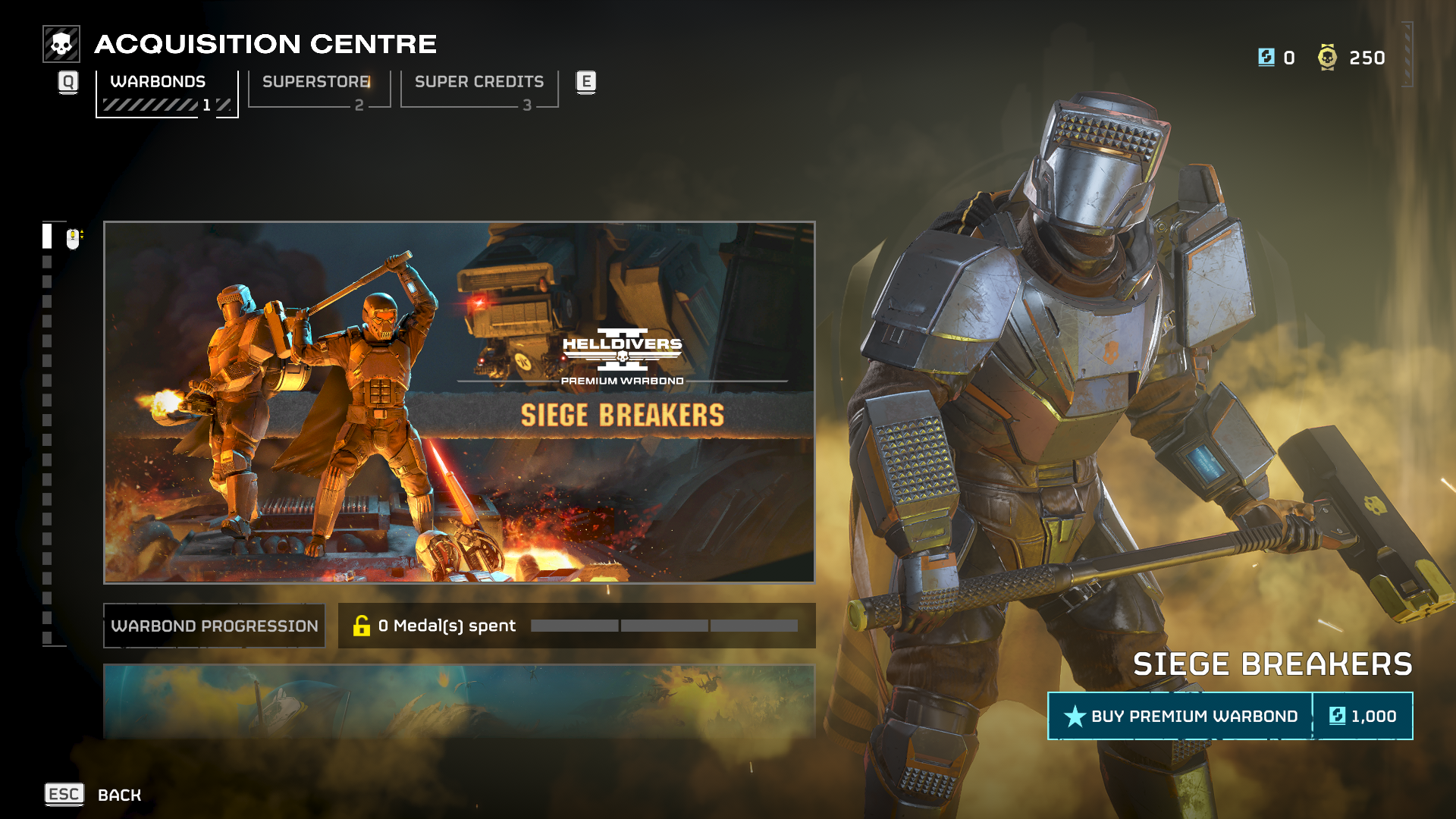Open Warbond Progression

[x=215, y=626]
